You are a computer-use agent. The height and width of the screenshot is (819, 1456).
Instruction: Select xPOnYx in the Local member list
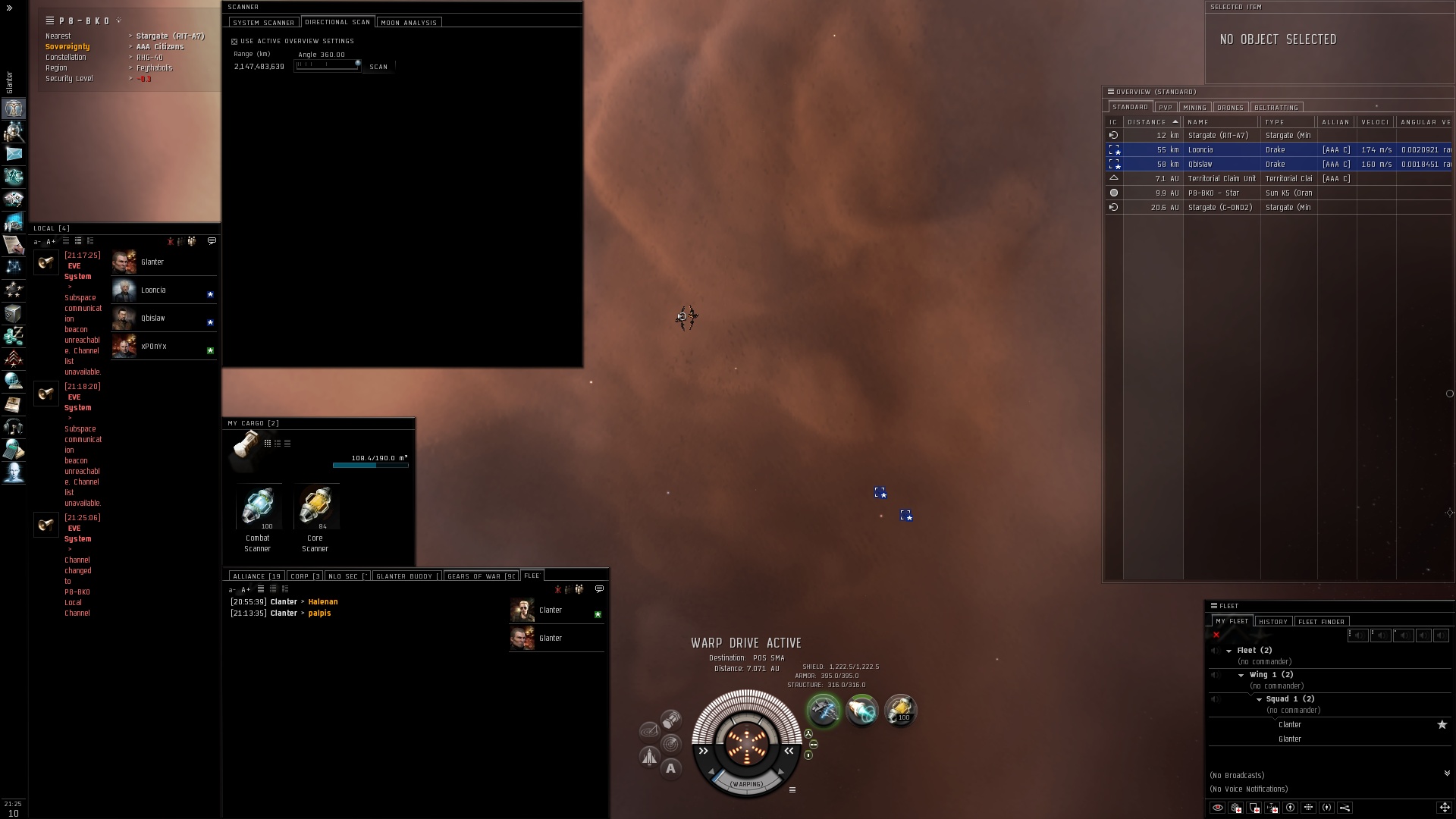coord(154,347)
